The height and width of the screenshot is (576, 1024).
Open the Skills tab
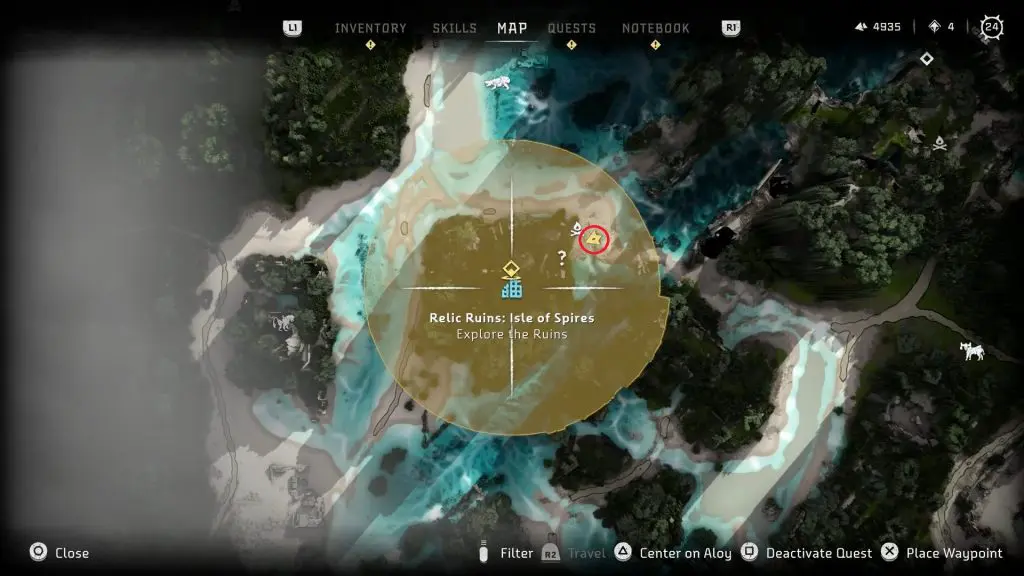click(x=454, y=28)
